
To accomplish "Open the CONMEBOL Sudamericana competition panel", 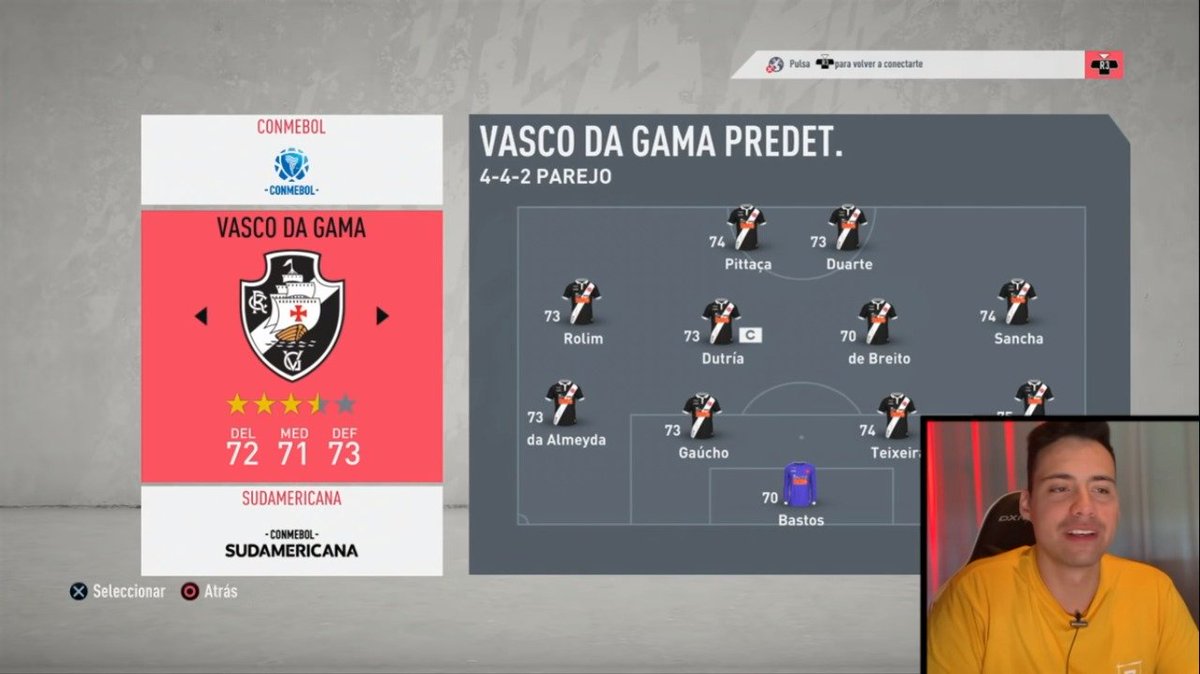I will (x=292, y=530).
